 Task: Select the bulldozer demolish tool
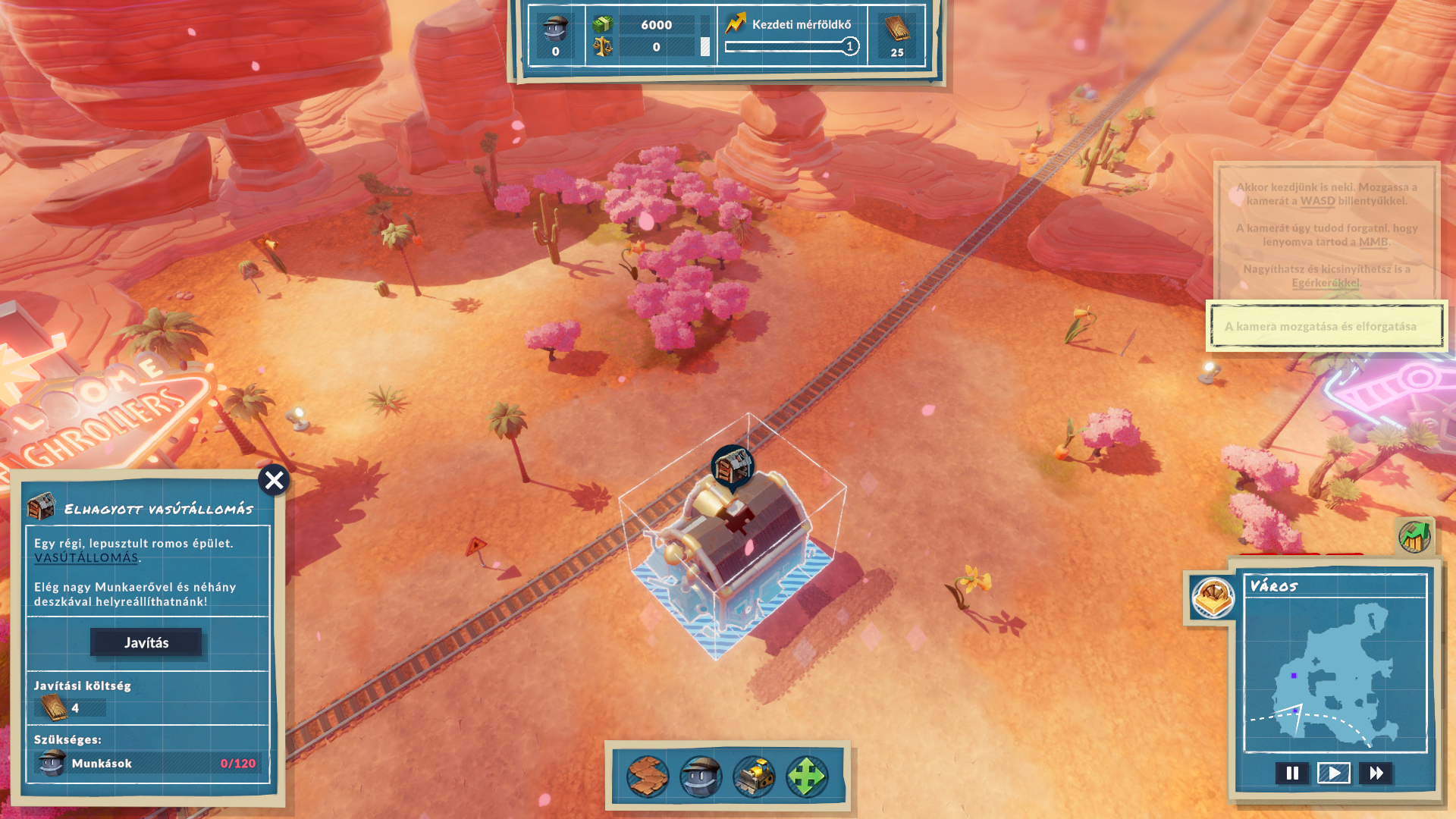pyautogui.click(x=754, y=776)
